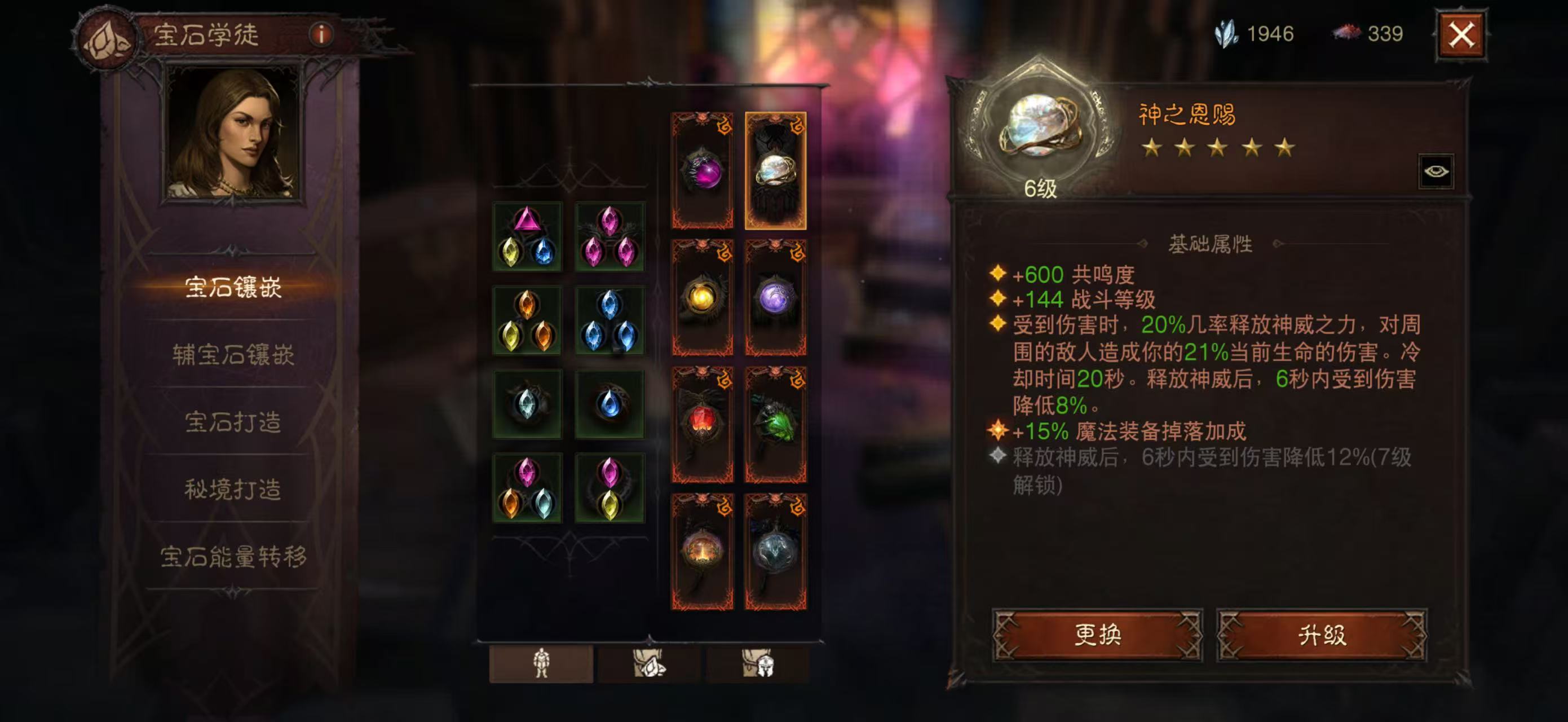Toggle the eye preview icon
1568x722 pixels.
coord(1436,171)
